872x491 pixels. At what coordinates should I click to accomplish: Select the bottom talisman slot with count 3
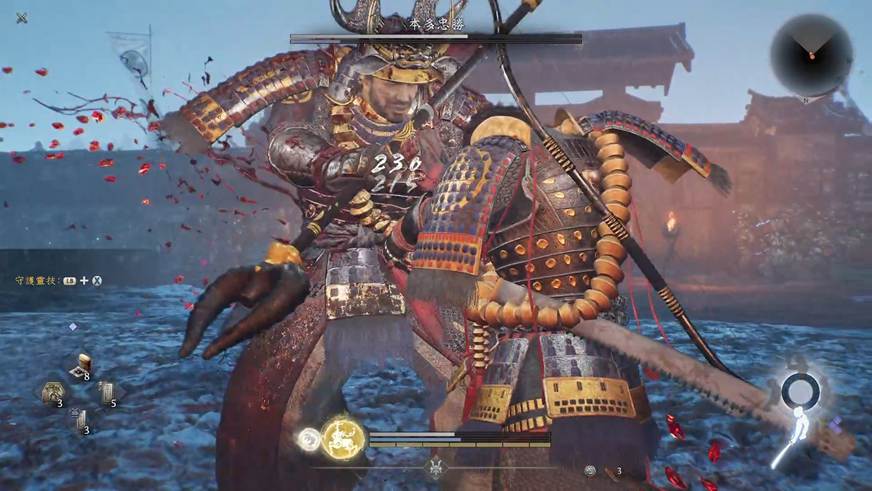(x=80, y=420)
